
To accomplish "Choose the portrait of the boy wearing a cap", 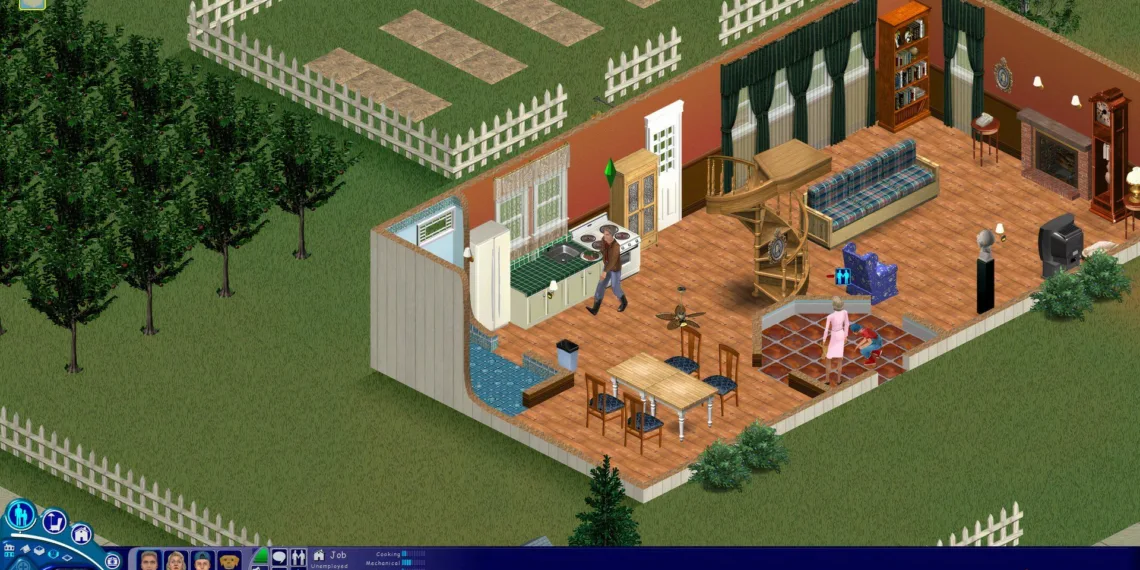I will tap(203, 560).
